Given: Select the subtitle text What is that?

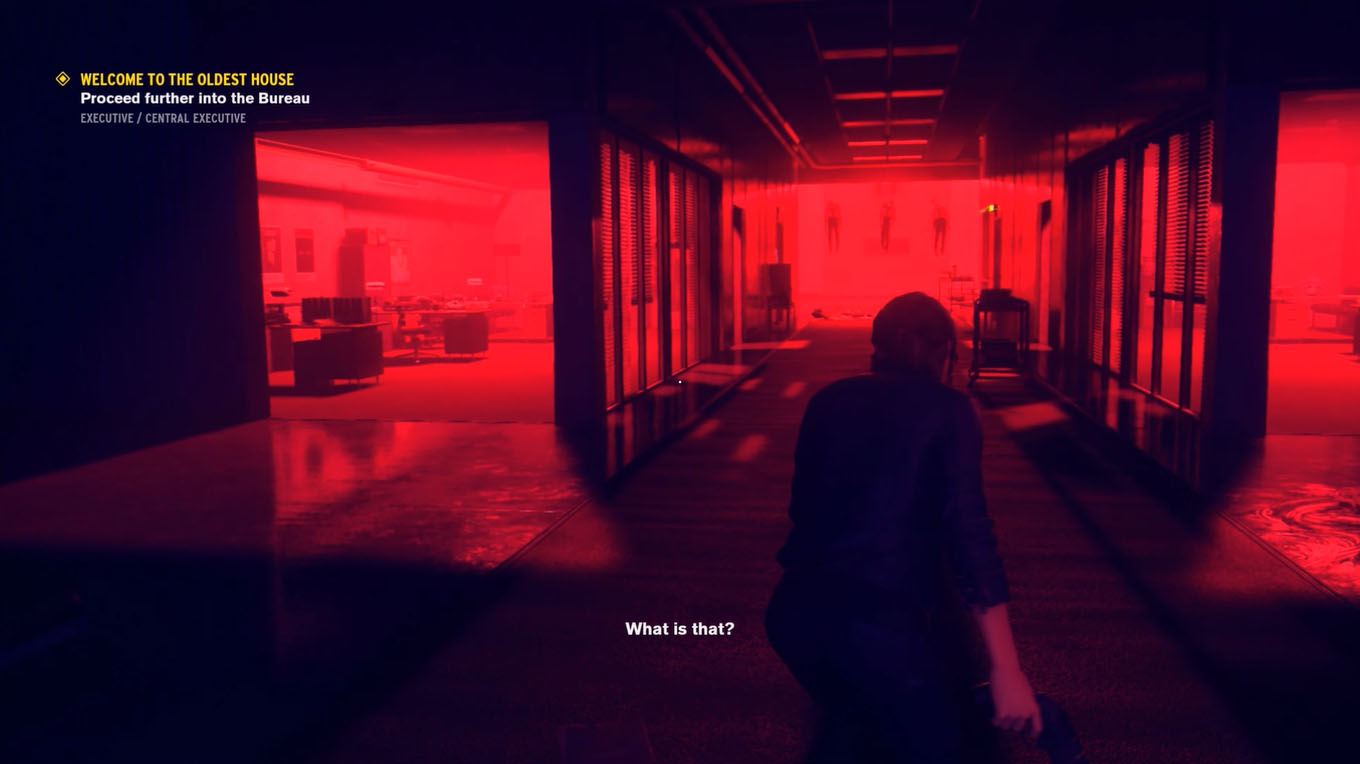Looking at the screenshot, I should (679, 627).
